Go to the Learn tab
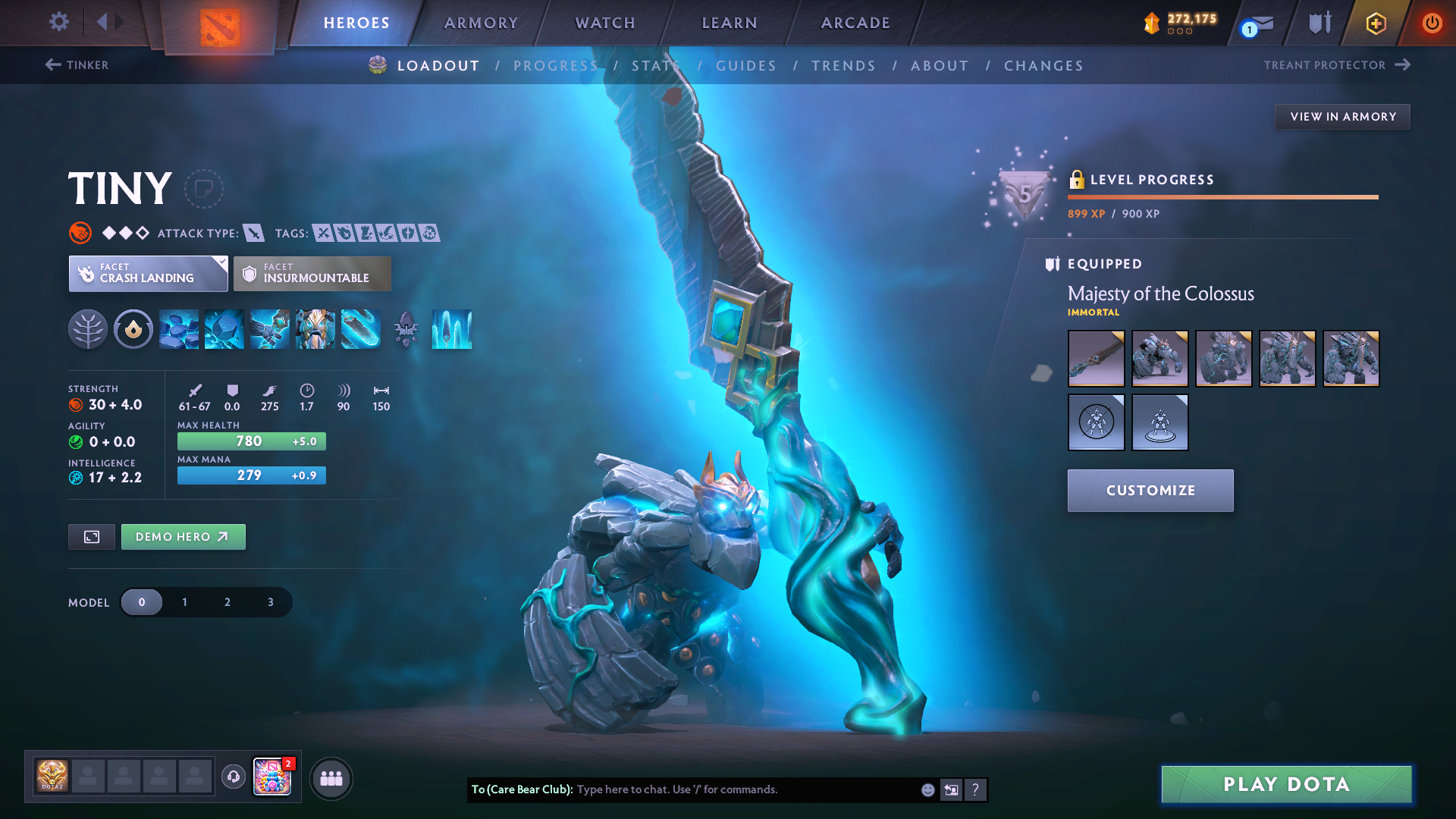Image resolution: width=1456 pixels, height=819 pixels. coord(730,23)
